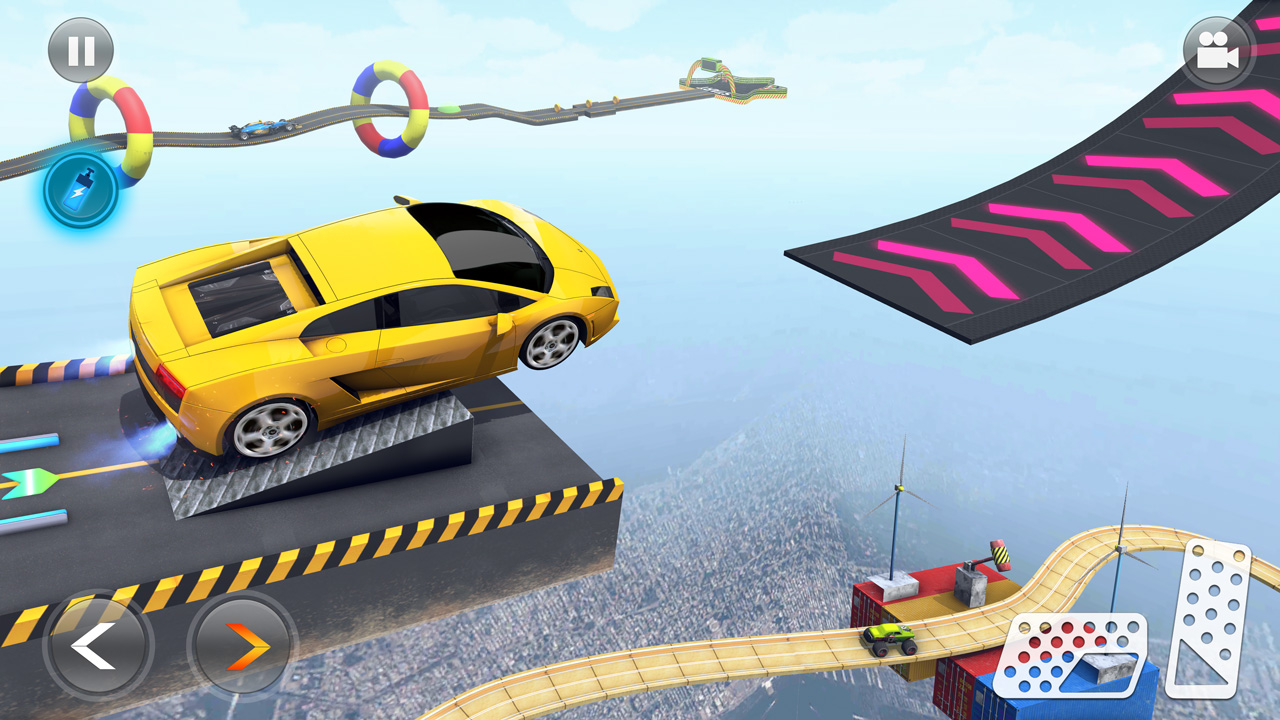Pause the game
Viewport: 1280px width, 720px height.
(80, 49)
